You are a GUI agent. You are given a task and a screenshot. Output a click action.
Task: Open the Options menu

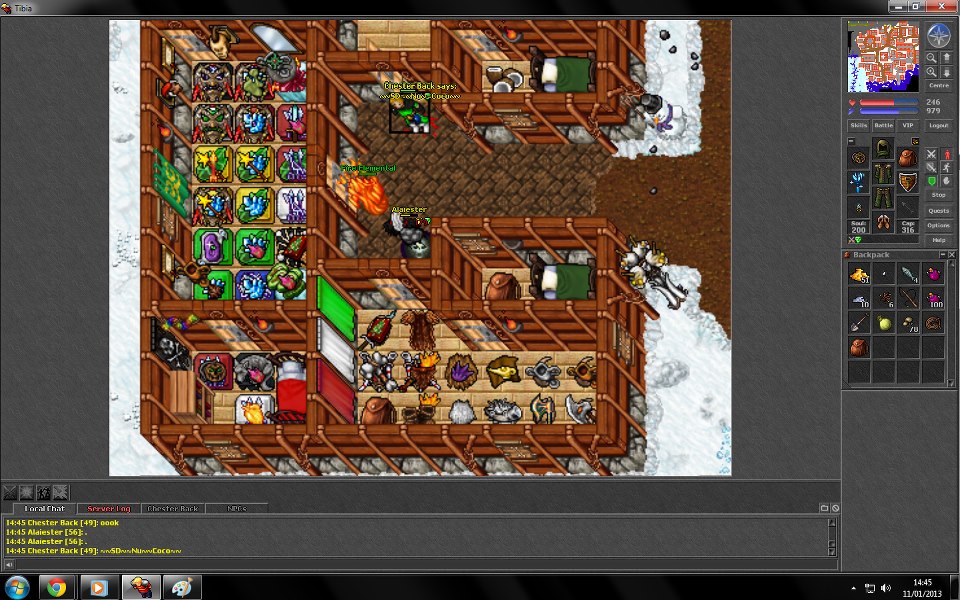938,225
